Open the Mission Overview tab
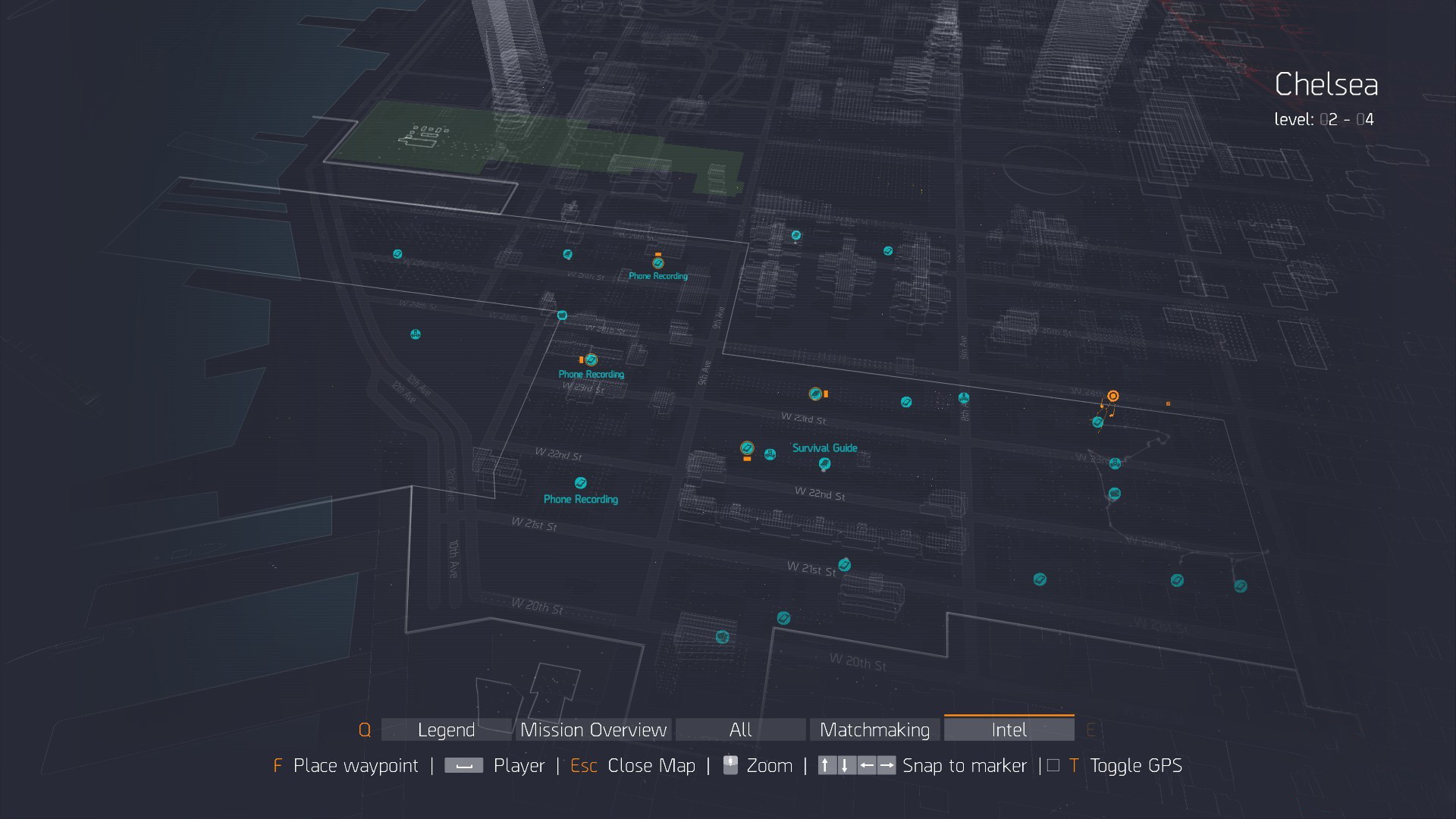The width and height of the screenshot is (1456, 819). (x=594, y=730)
